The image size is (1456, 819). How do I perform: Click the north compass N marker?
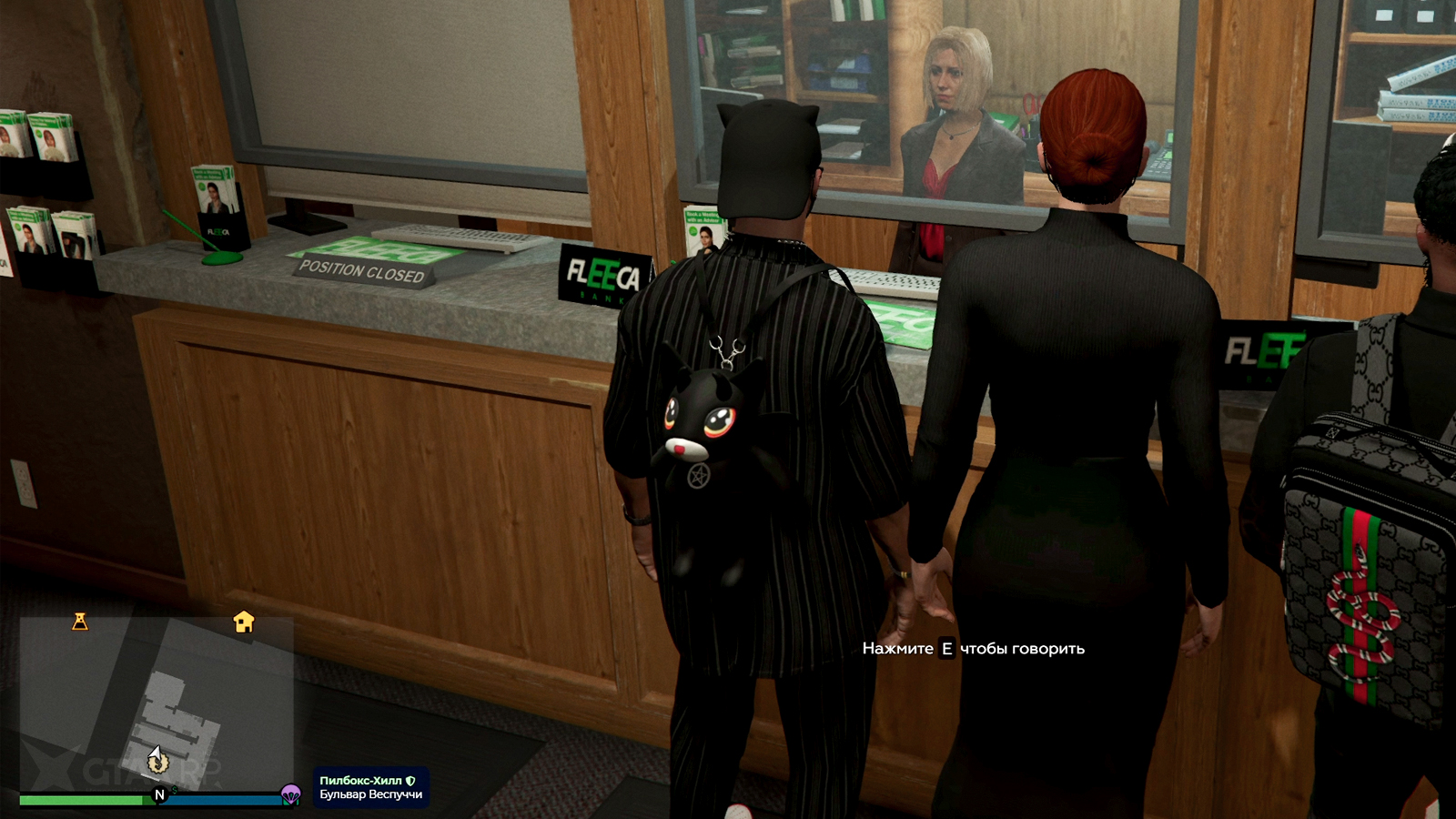point(160,794)
